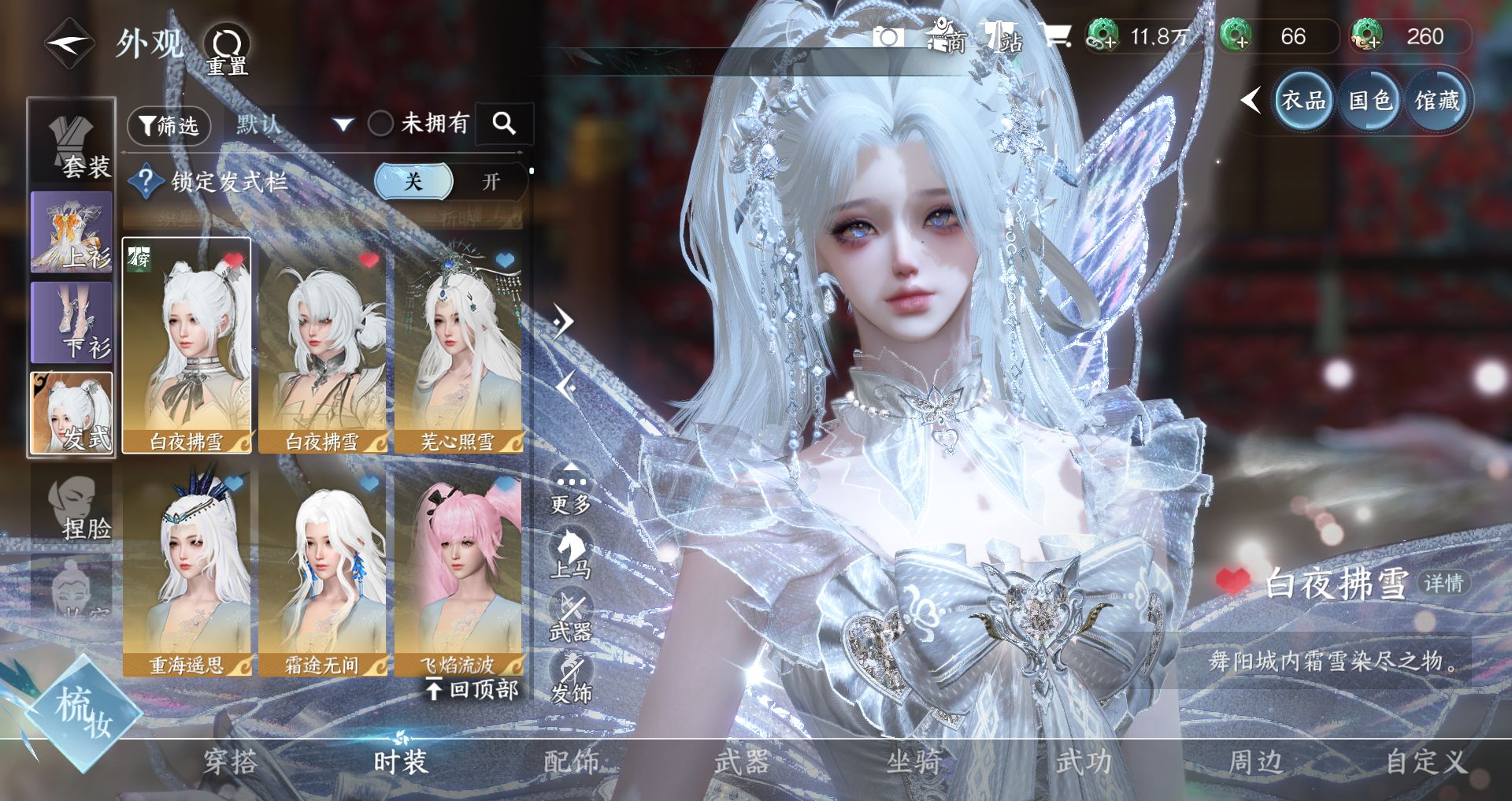Choose the 下衫 lower garment category

[72, 323]
